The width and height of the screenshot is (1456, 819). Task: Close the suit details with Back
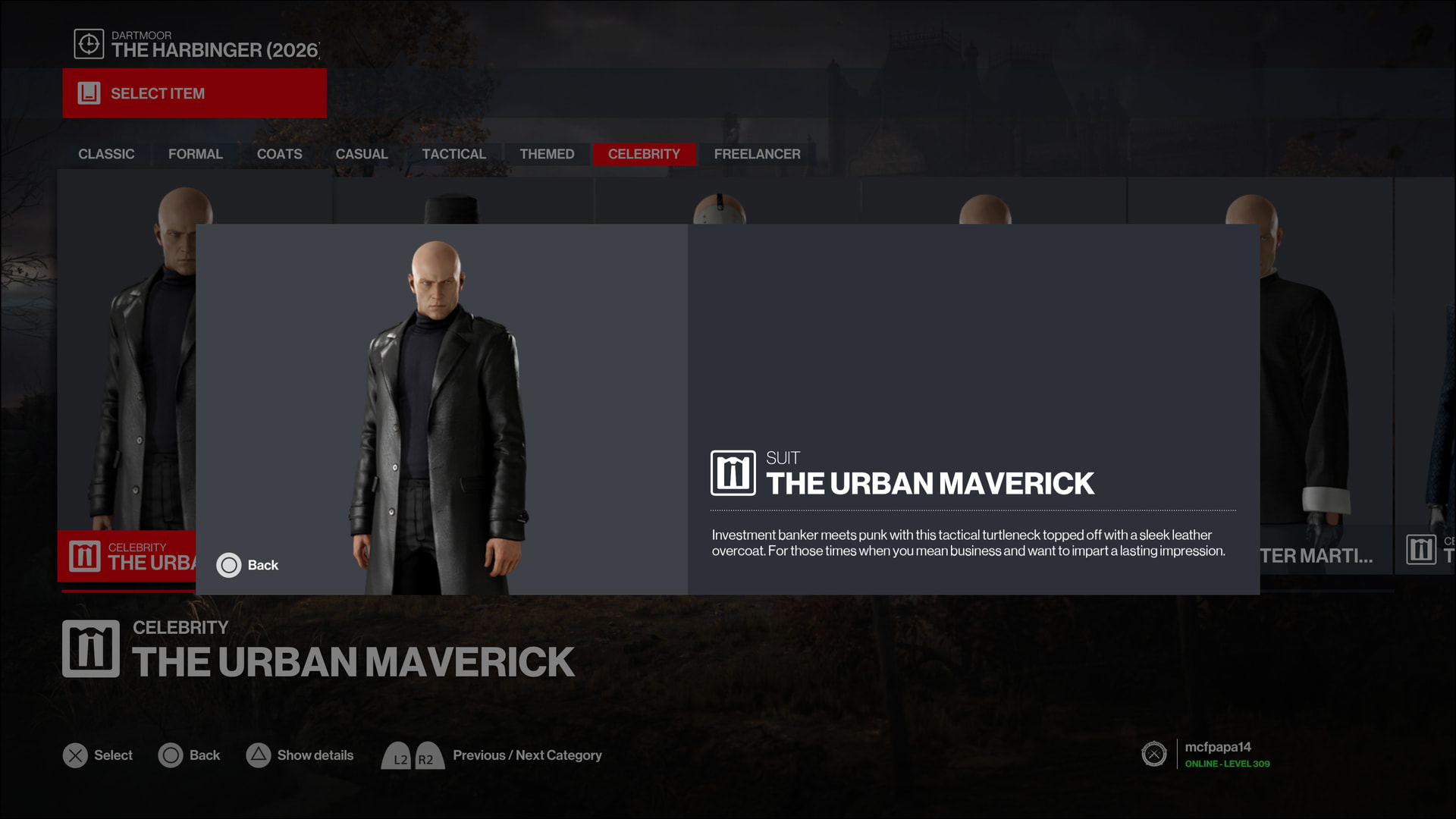coord(248,565)
